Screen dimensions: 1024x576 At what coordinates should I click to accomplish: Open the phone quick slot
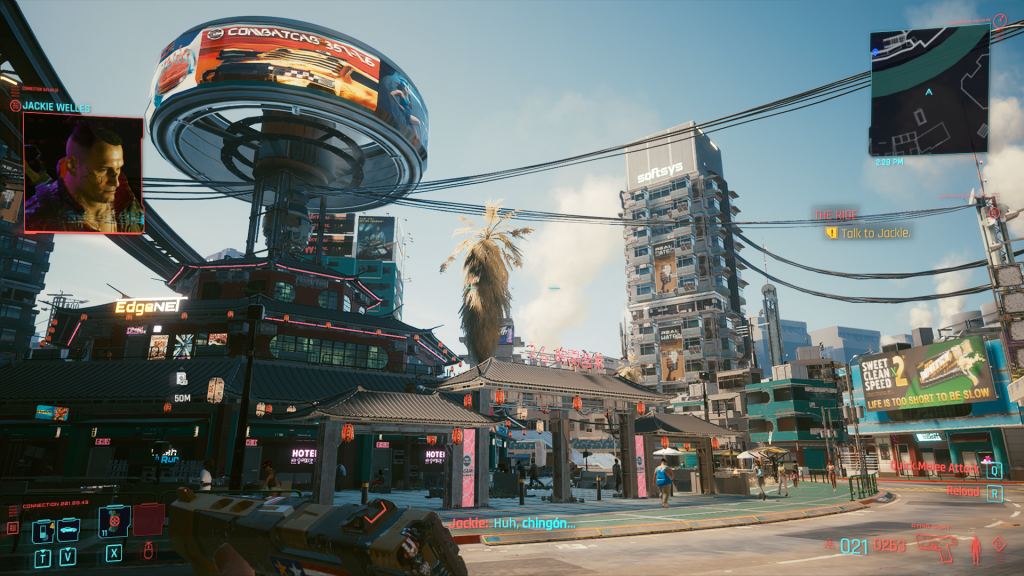pos(42,531)
